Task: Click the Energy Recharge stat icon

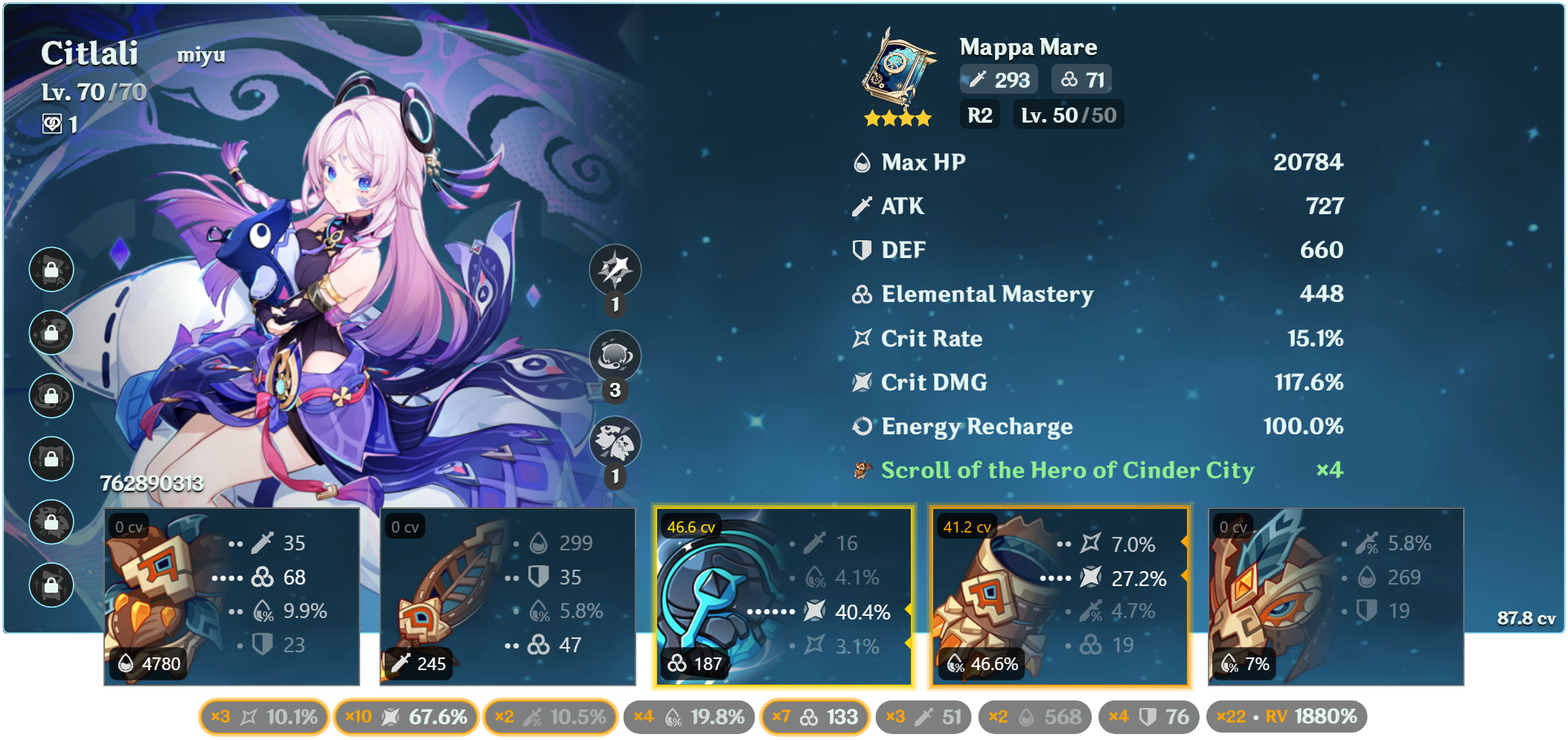Action: click(861, 426)
